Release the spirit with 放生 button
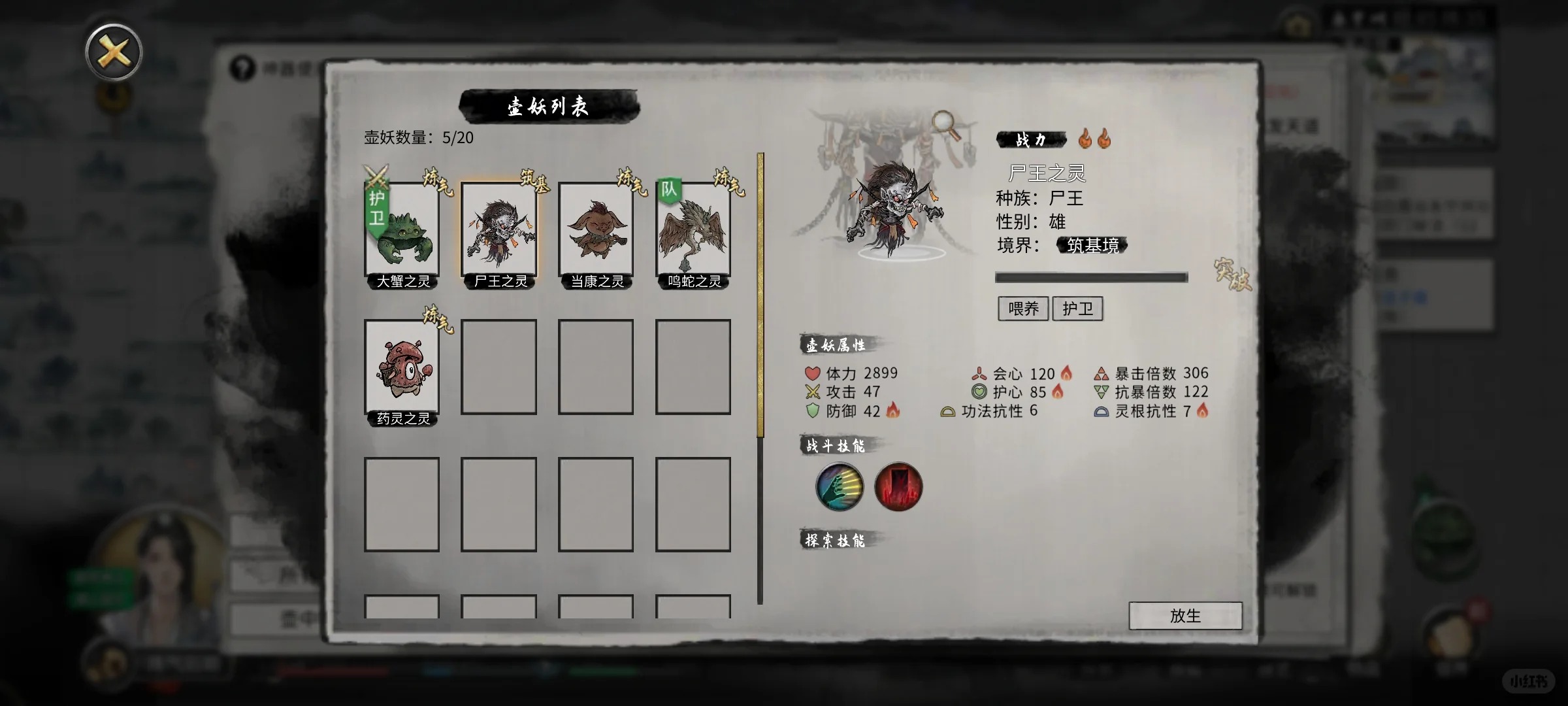The height and width of the screenshot is (706, 1568). (x=1185, y=616)
